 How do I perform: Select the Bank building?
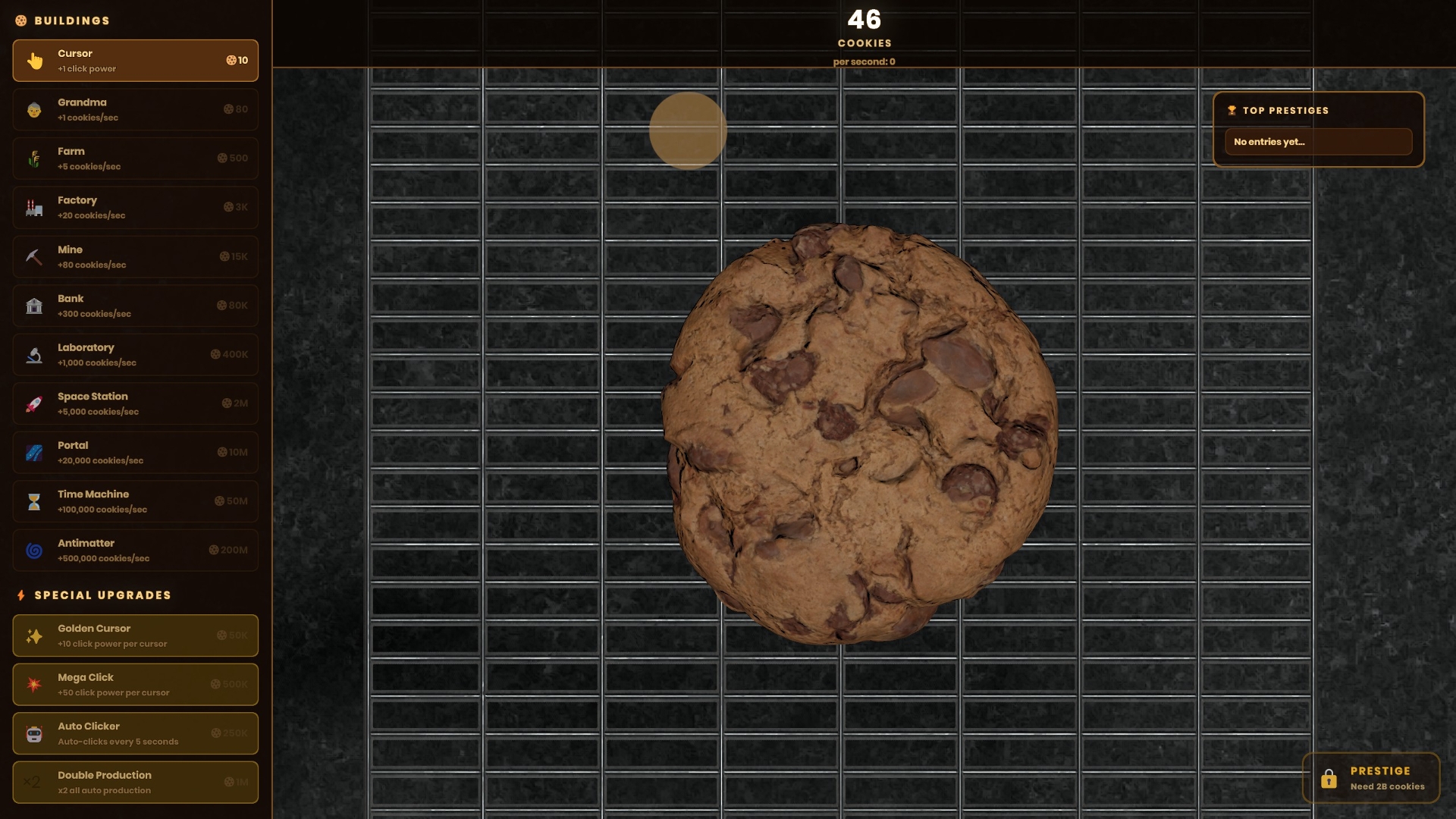point(135,306)
